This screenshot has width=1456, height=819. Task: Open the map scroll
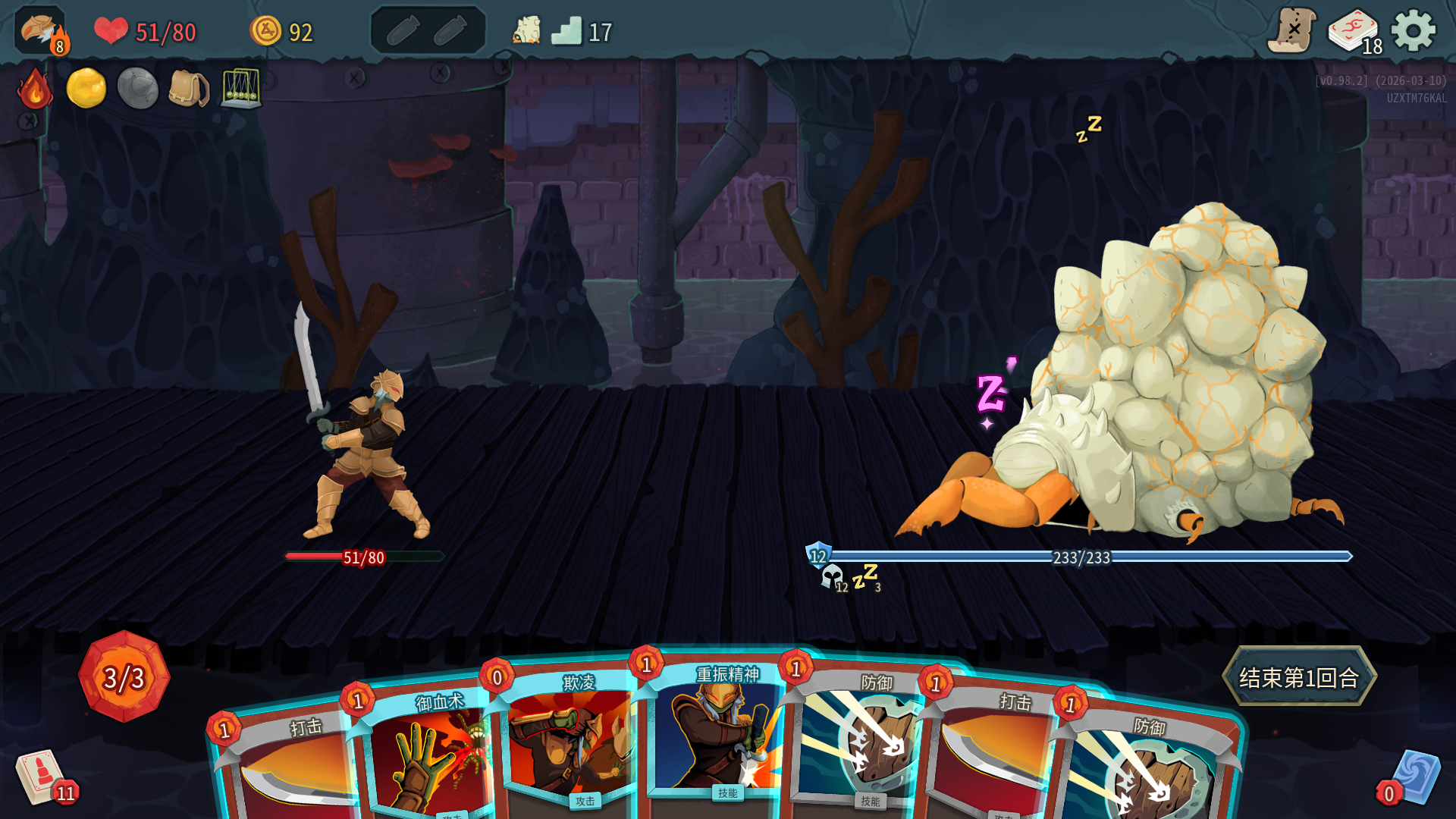[x=1291, y=32]
